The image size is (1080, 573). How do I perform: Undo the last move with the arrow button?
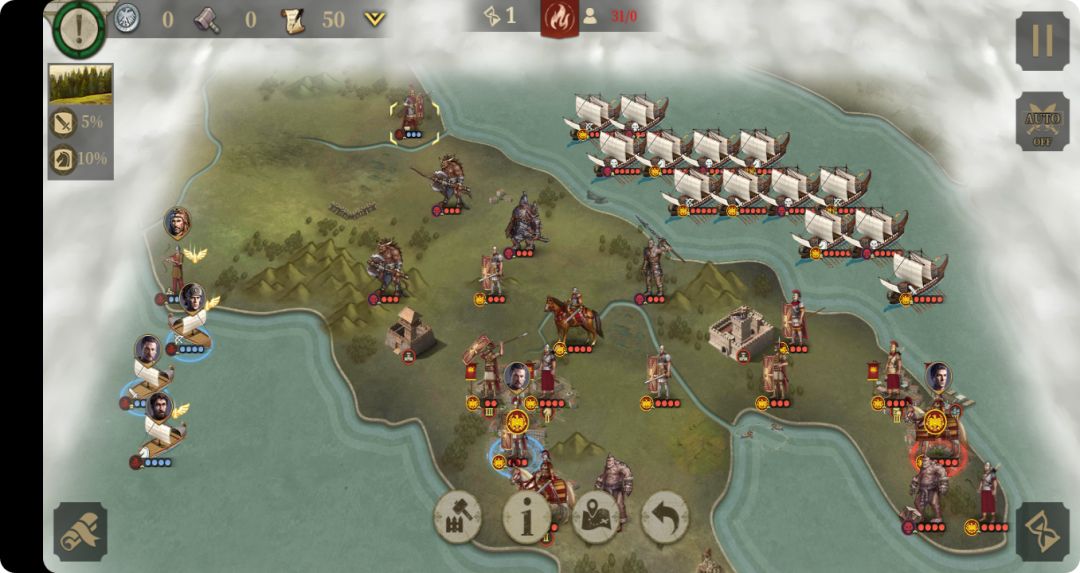(665, 517)
